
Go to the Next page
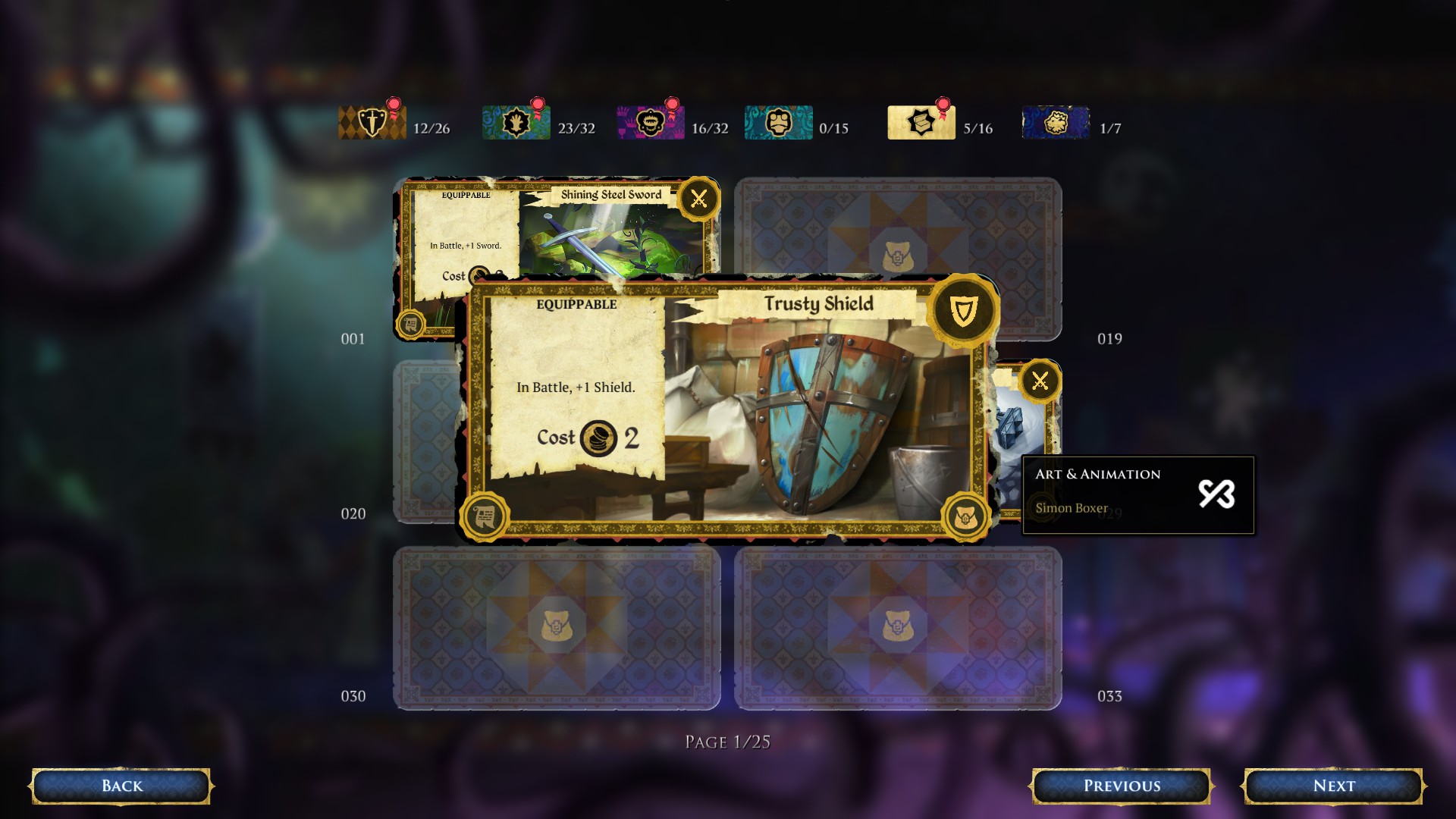point(1332,786)
